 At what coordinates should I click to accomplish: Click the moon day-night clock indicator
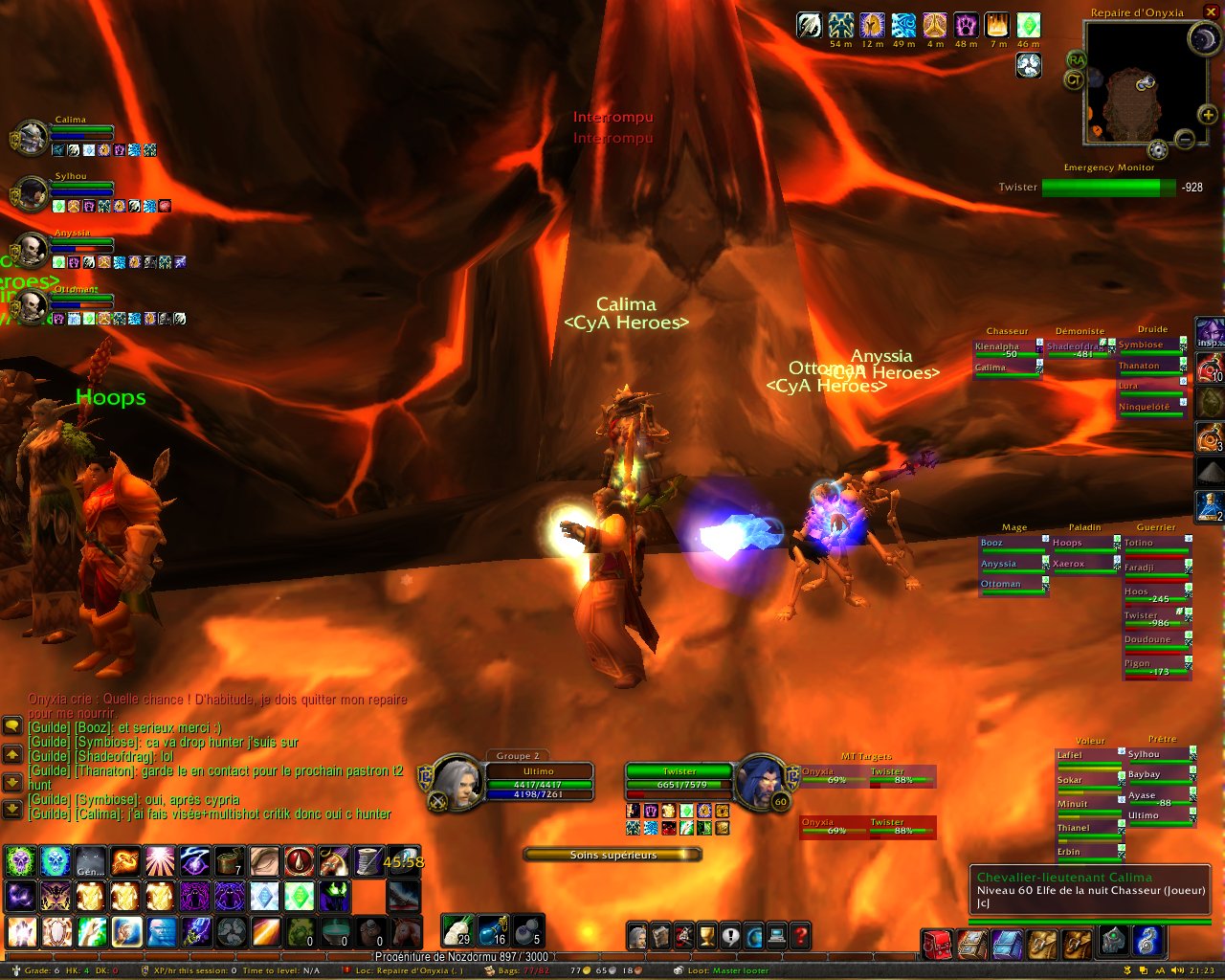(1203, 38)
